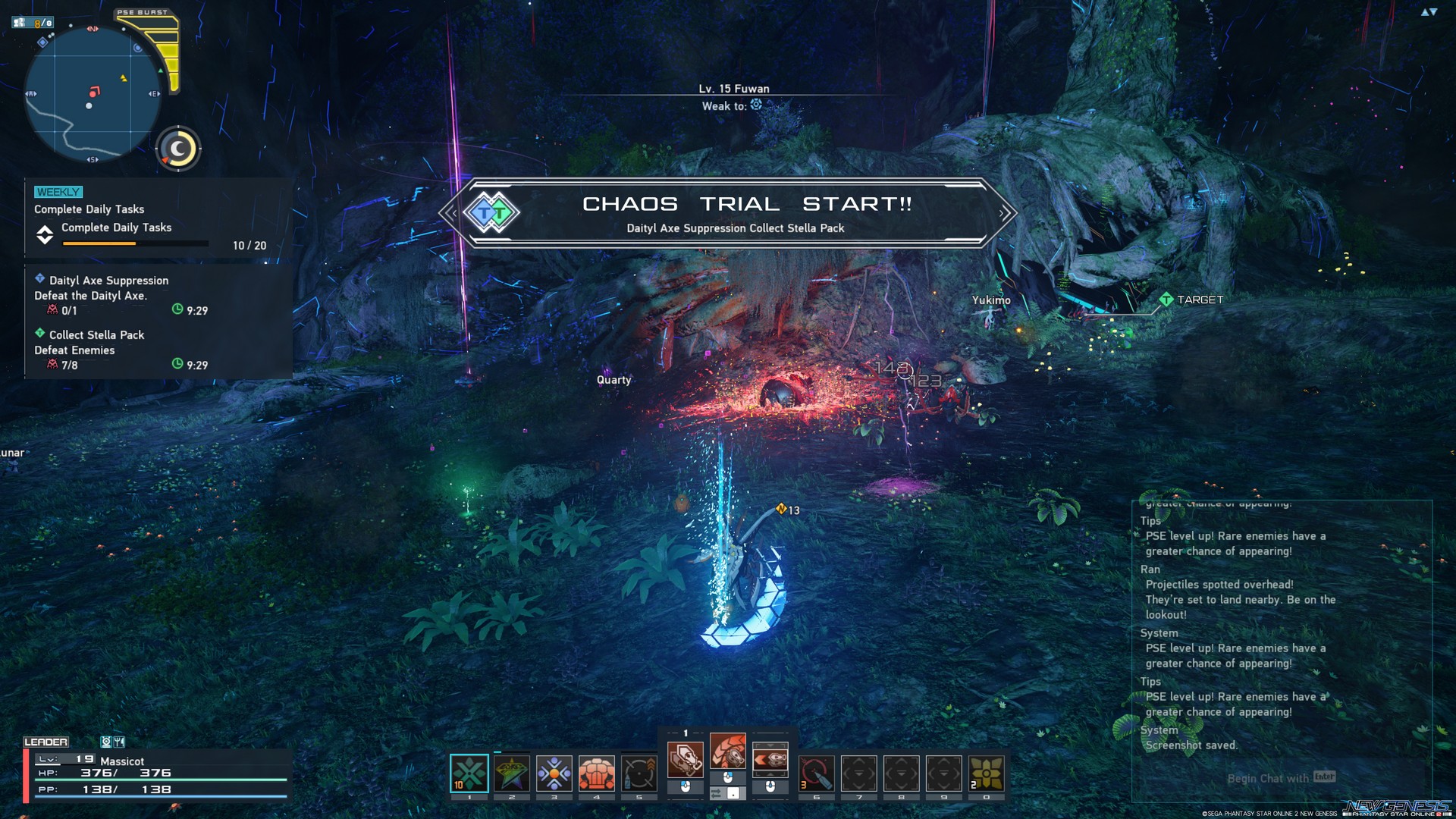Collapse the chat log with the down arrow
This screenshot has width=1456, height=819.
tap(1434, 11)
